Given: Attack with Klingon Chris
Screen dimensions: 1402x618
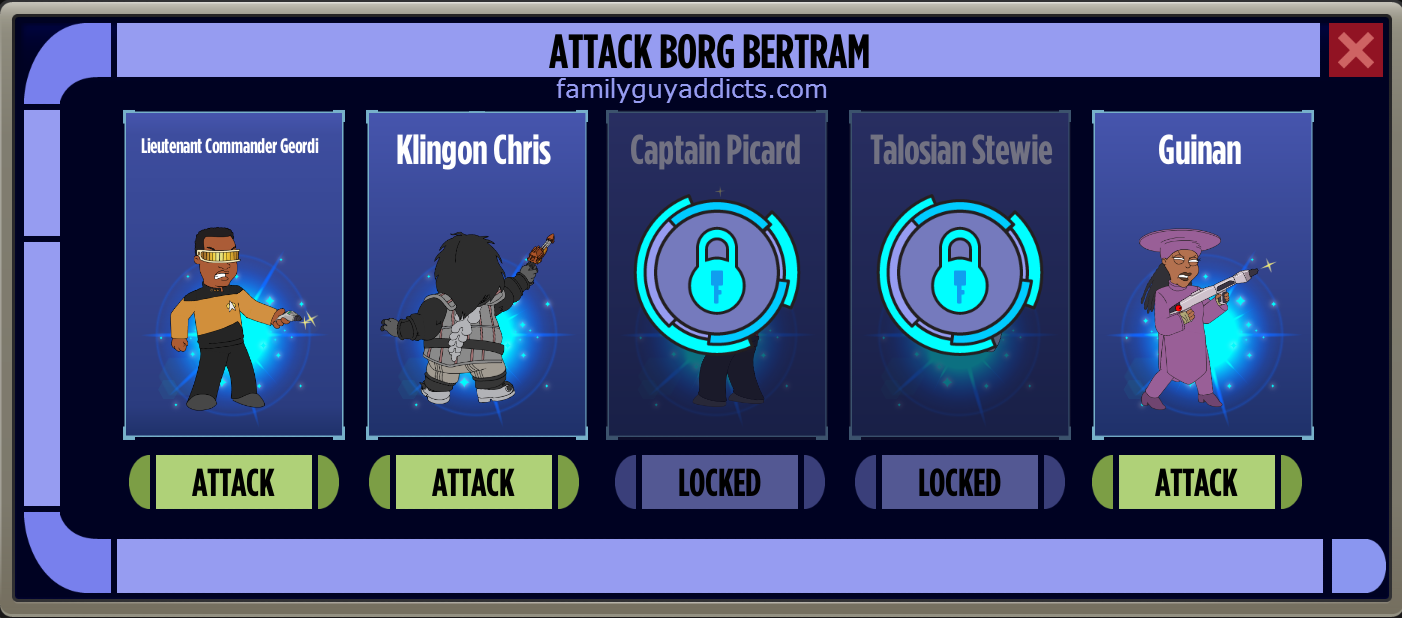Looking at the screenshot, I should pyautogui.click(x=474, y=482).
